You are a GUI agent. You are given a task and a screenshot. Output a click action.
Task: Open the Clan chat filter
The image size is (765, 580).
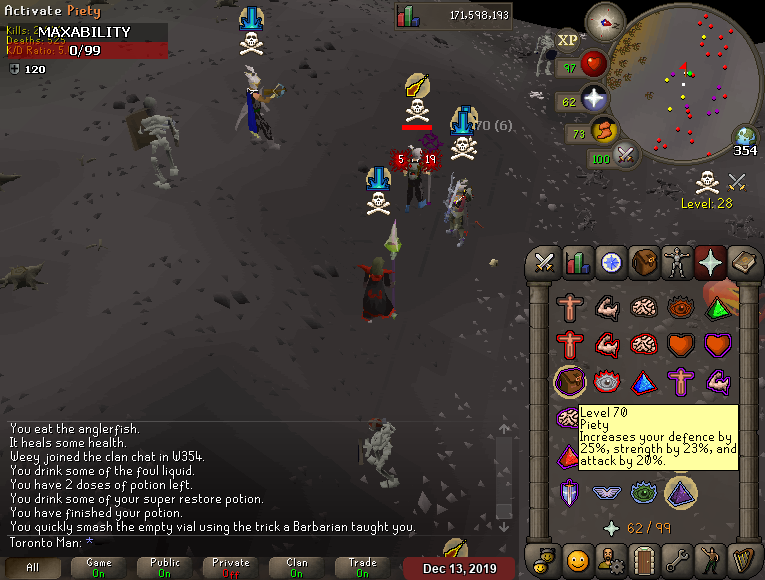[x=296, y=568]
